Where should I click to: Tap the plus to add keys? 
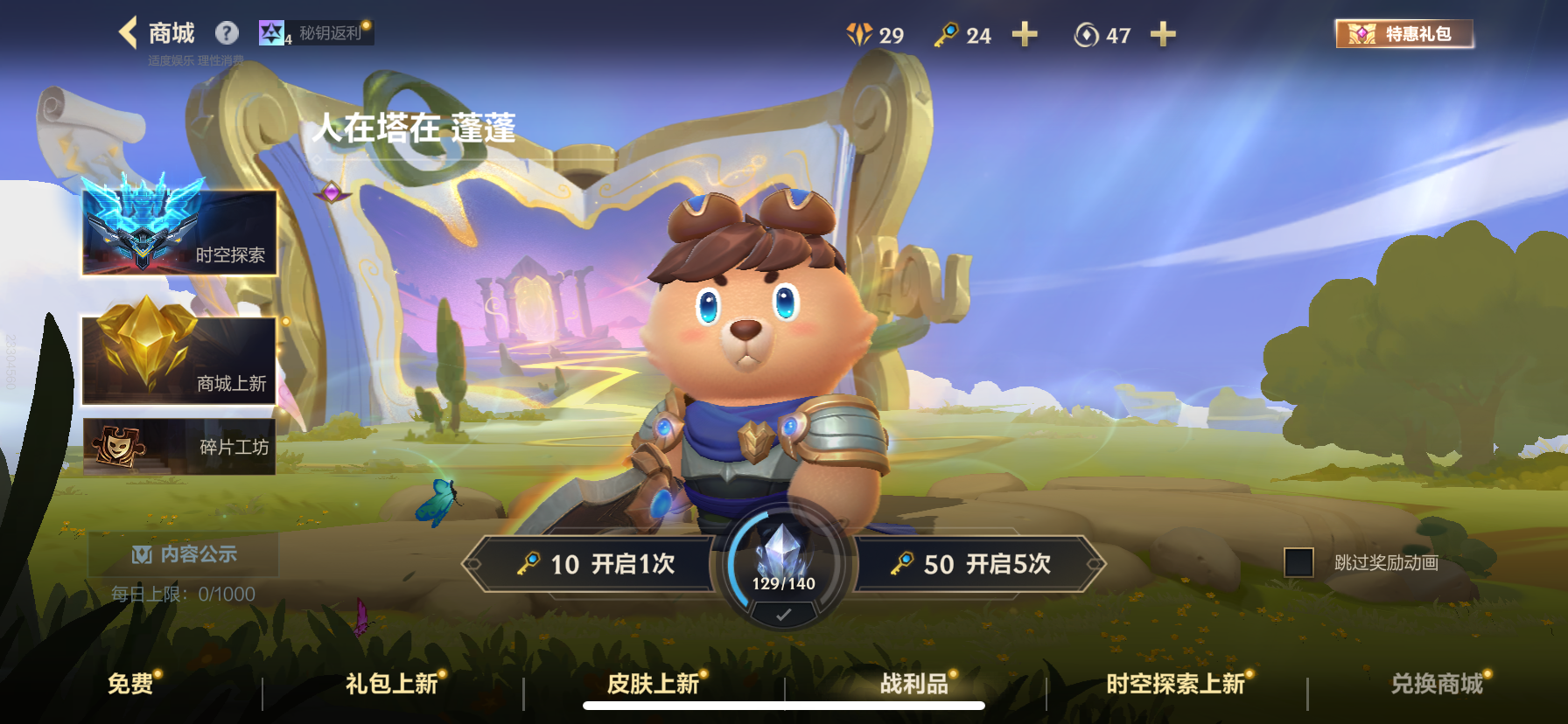(1025, 35)
